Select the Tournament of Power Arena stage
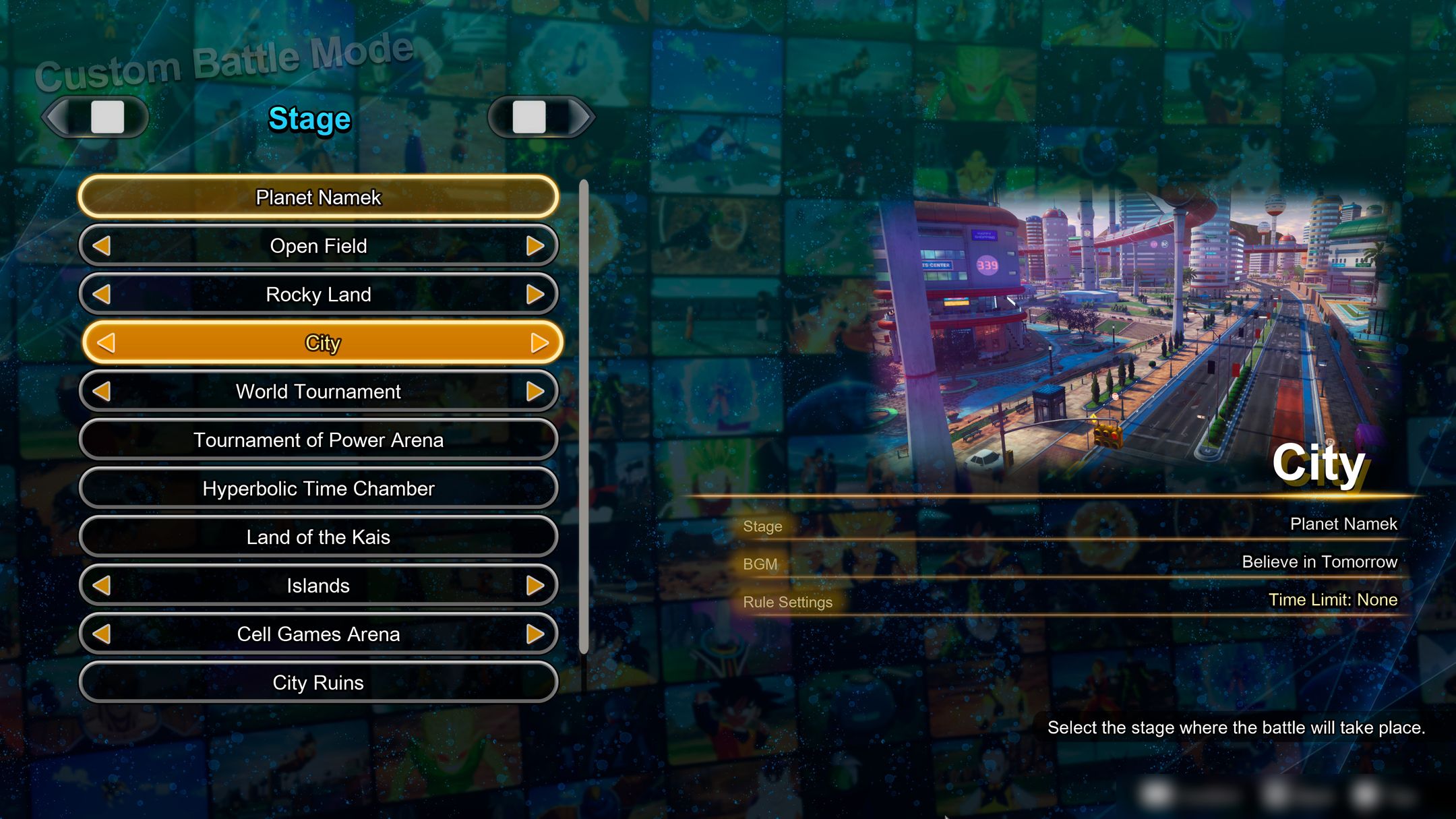Screen dimensions: 1456x819 [318, 439]
